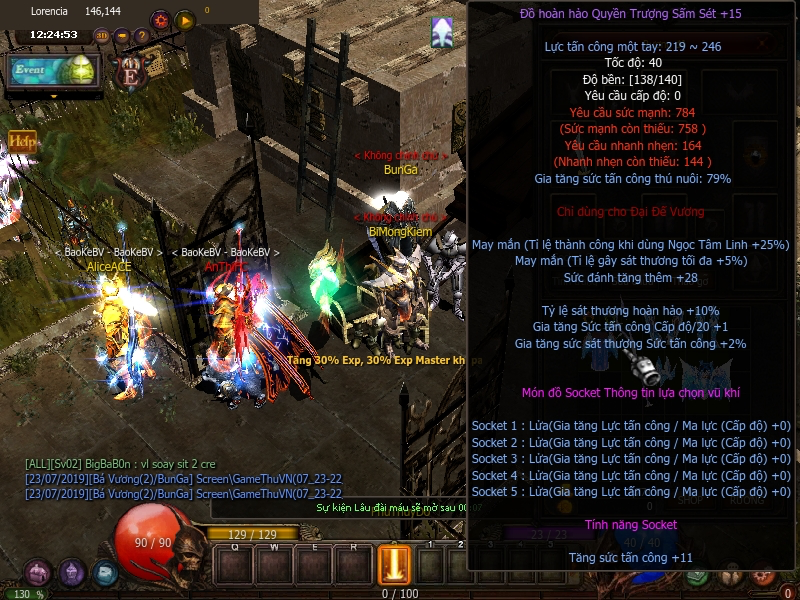The image size is (800, 600).
Task: Click the chat log message area
Action: pyautogui.click(x=180, y=478)
